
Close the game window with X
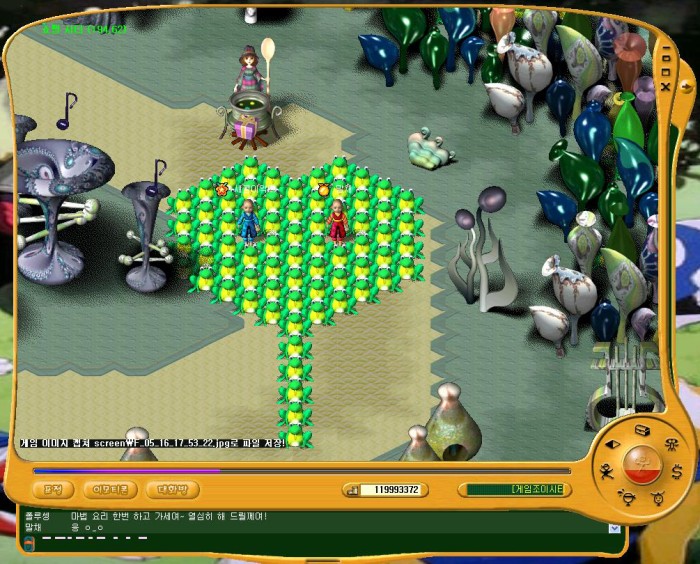[666, 86]
